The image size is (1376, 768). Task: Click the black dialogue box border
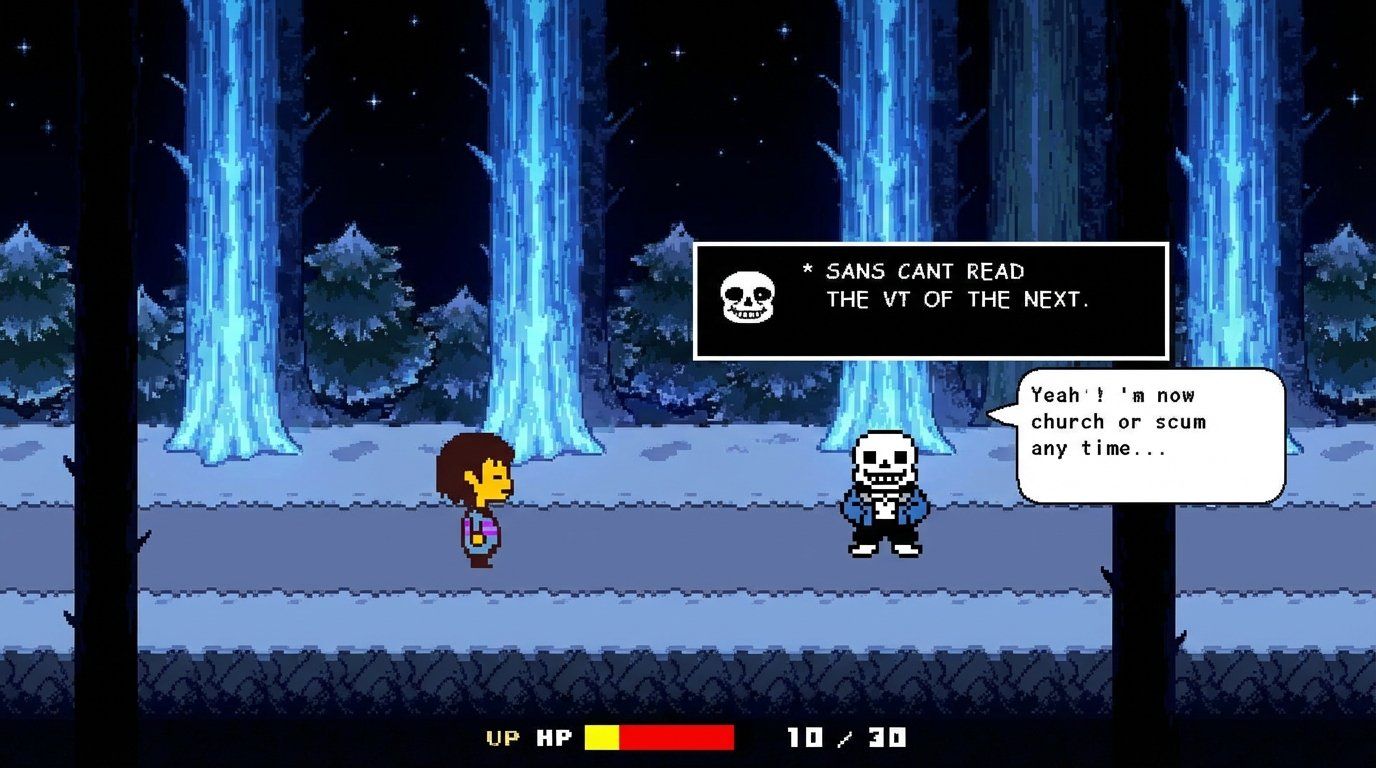coord(930,243)
